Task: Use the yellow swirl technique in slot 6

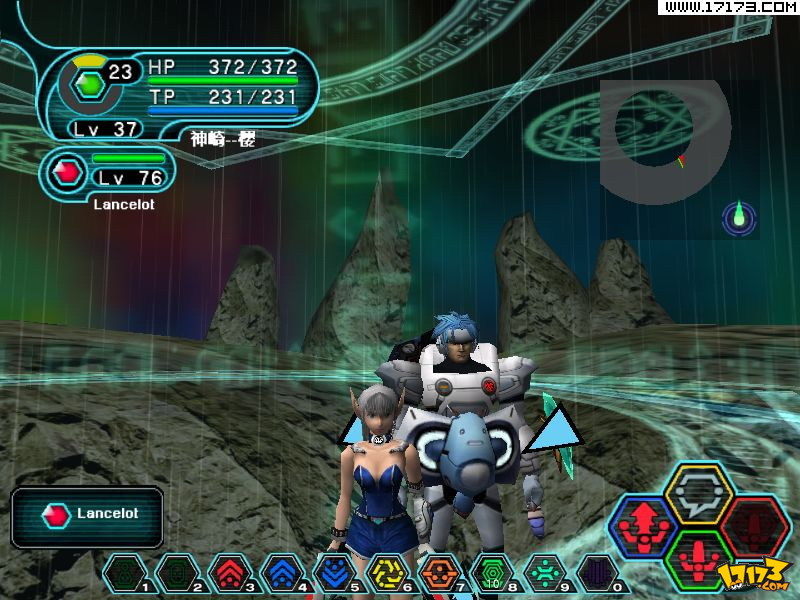Action: click(x=386, y=574)
